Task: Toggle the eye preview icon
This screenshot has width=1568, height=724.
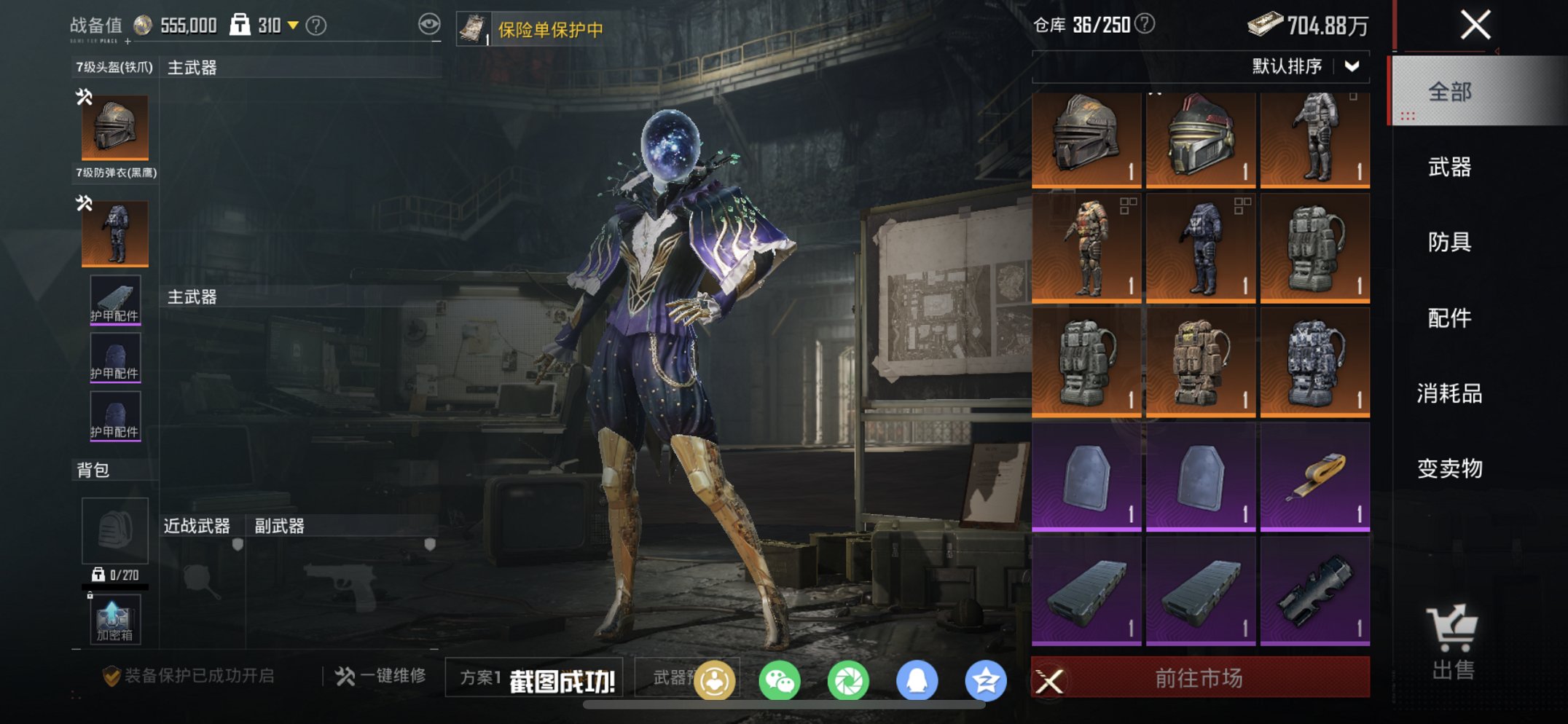Action: click(430, 24)
